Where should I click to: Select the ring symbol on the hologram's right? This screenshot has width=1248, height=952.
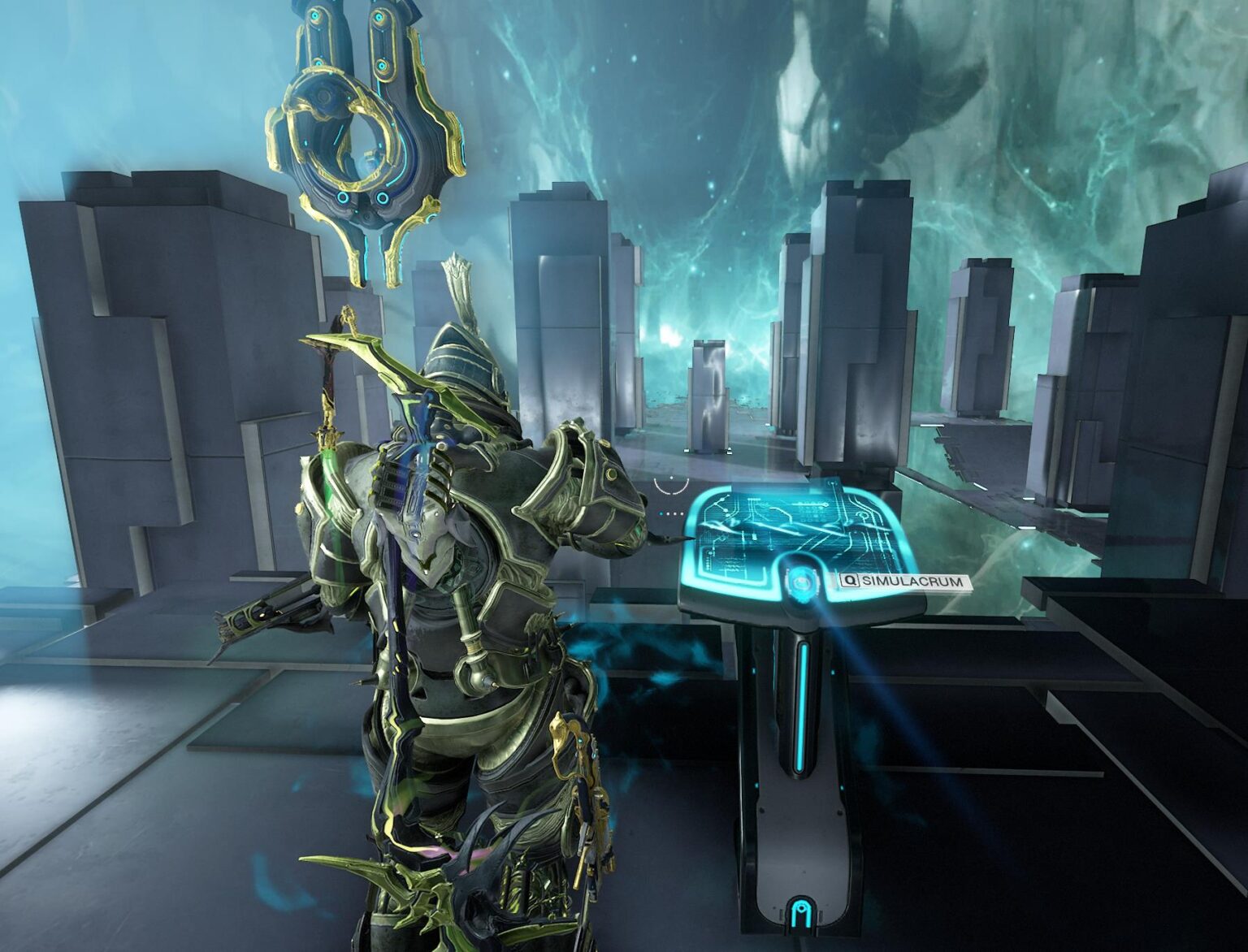tap(863, 514)
